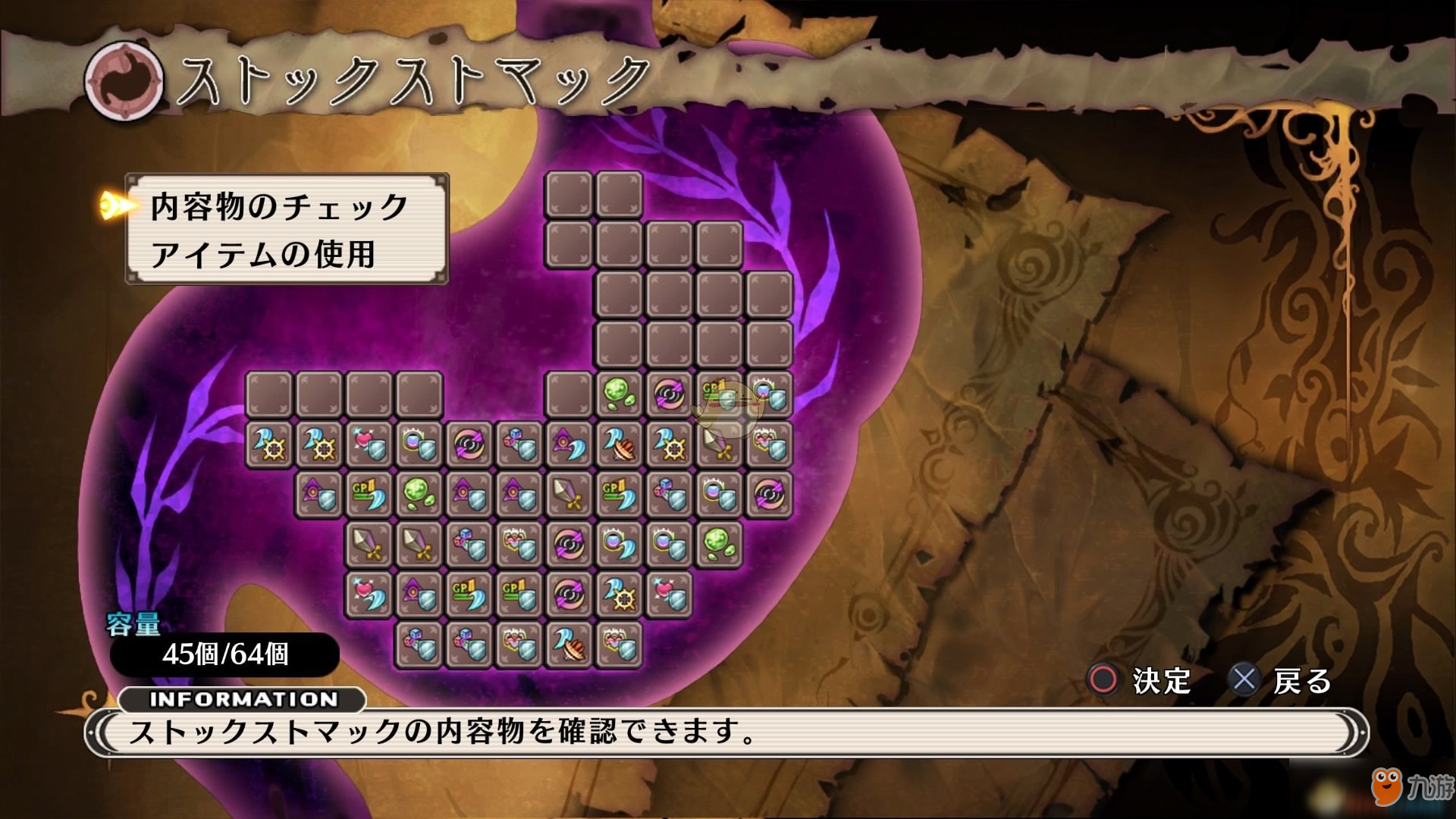This screenshot has height=819, width=1456.
Task: Click the orb ring with blue wave item
Action: pos(619,544)
